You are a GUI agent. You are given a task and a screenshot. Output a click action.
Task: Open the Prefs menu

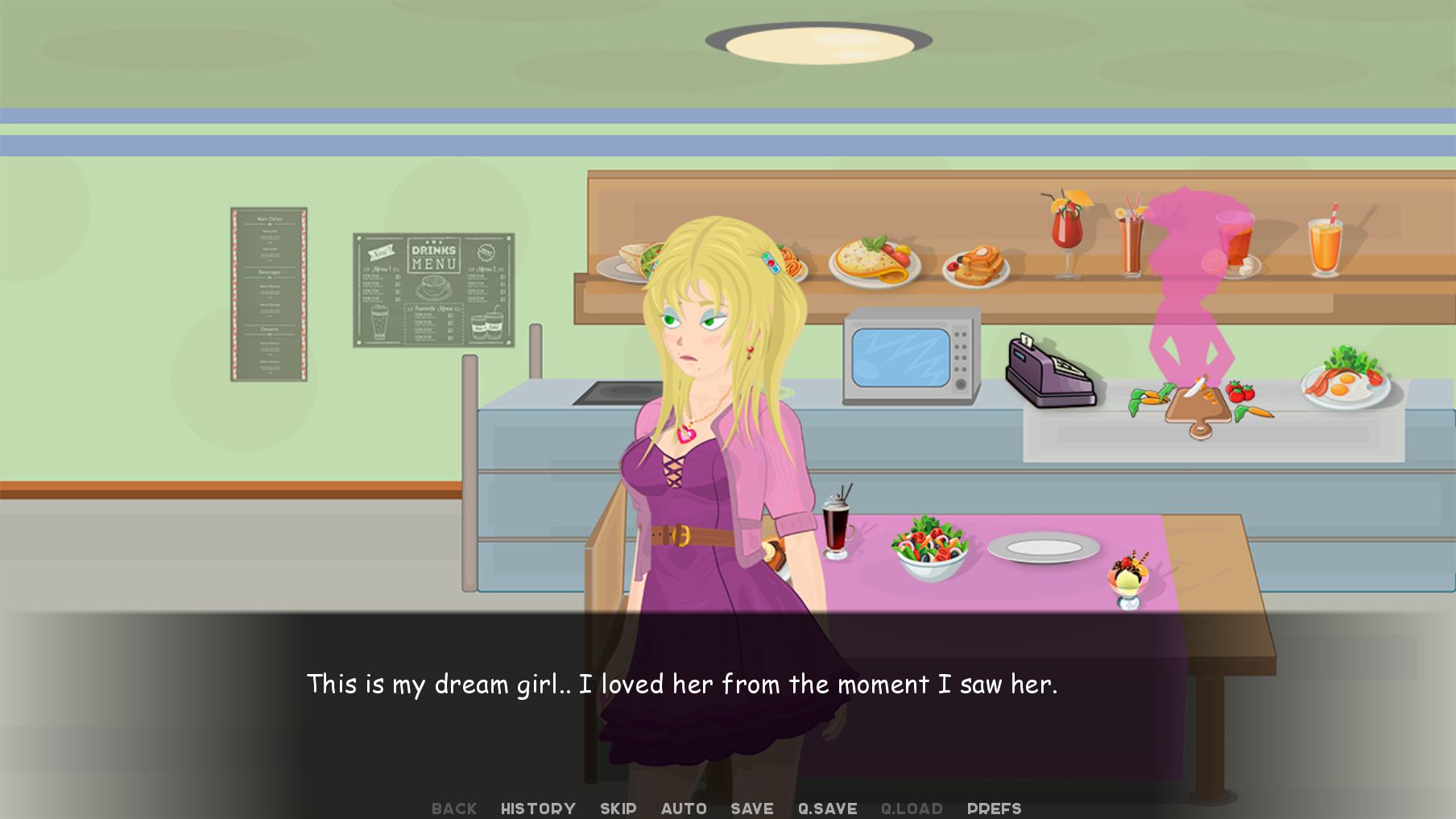[994, 809]
